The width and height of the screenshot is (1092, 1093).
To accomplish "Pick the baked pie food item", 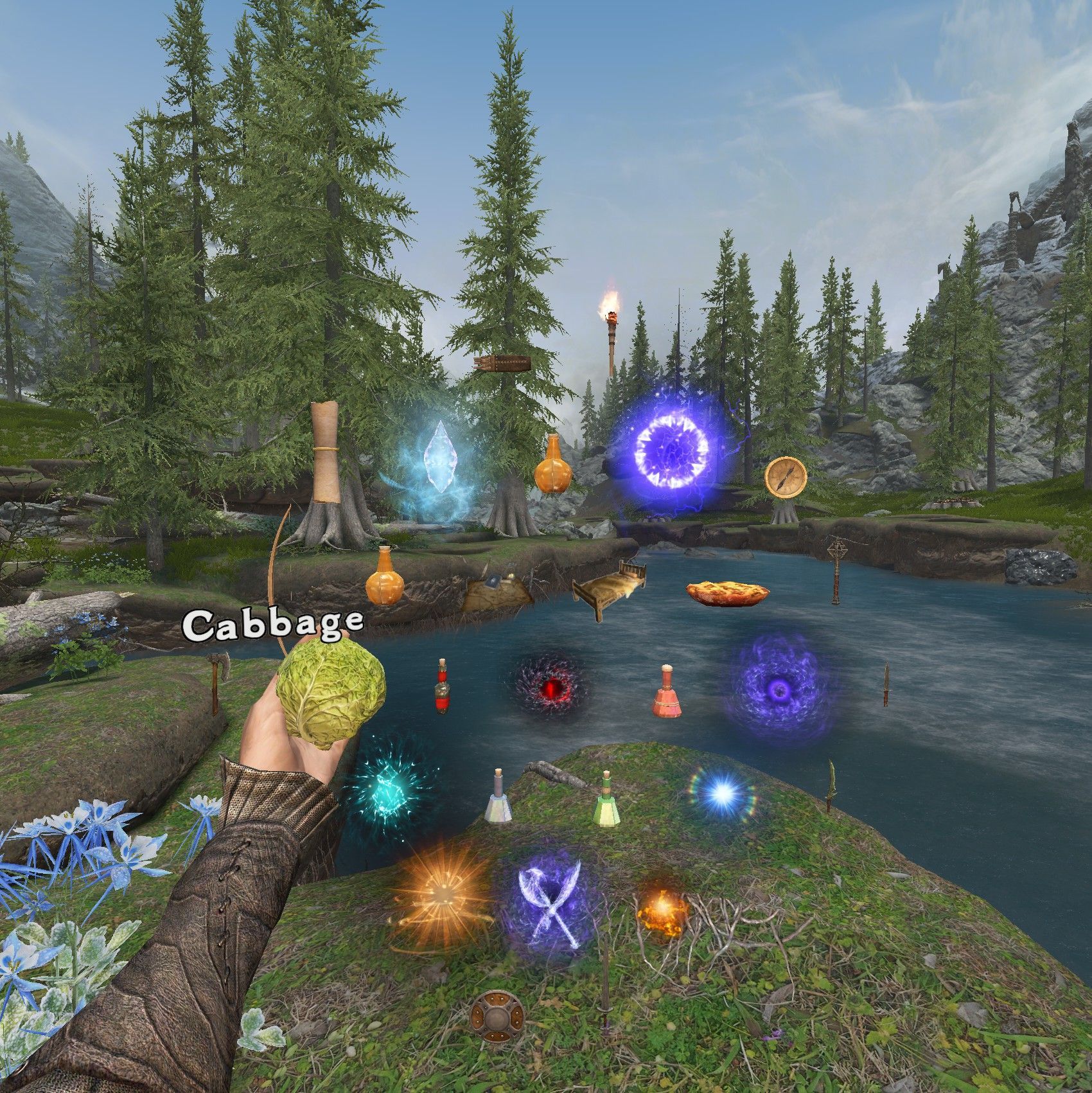I will coord(728,593).
